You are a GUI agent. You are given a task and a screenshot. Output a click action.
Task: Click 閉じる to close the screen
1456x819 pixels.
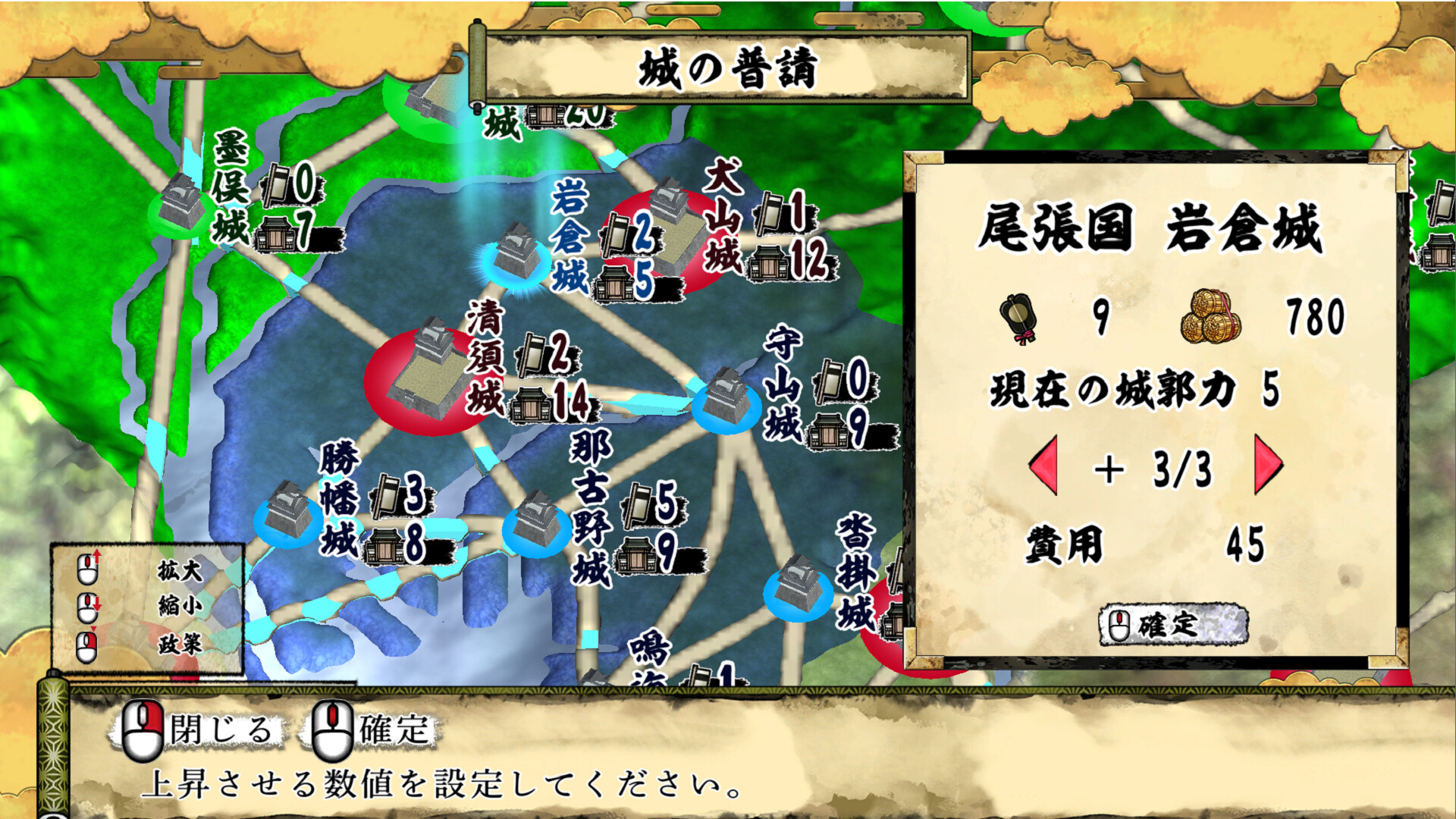point(220,730)
